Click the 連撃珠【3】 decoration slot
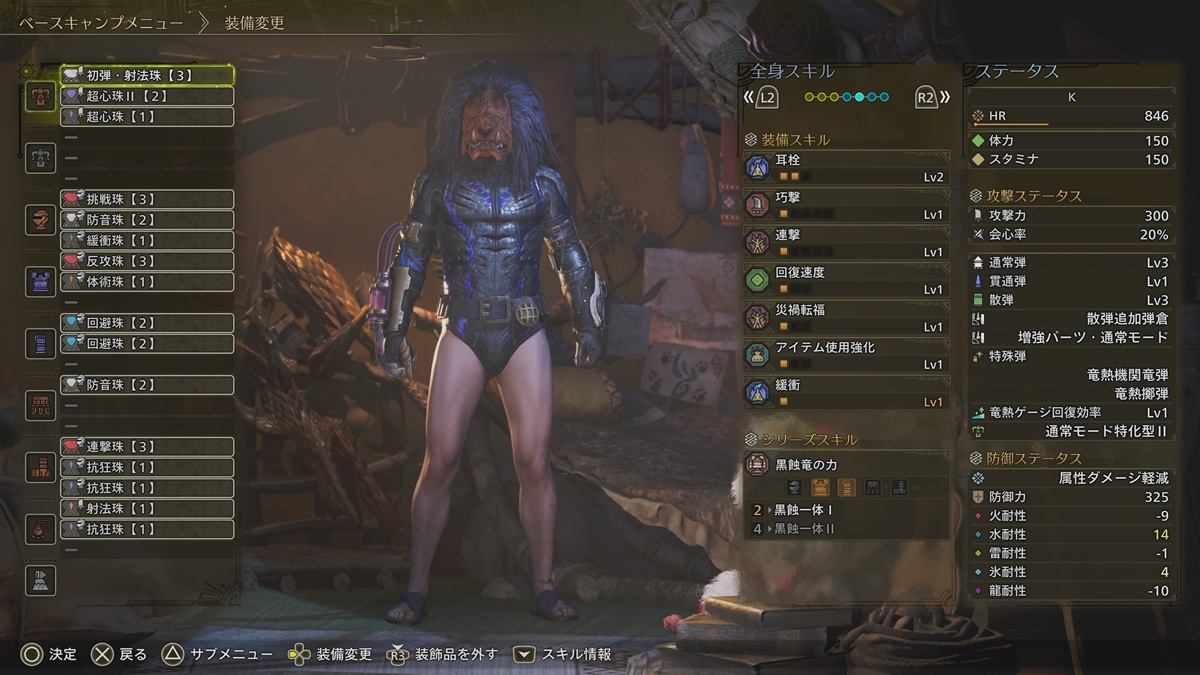The width and height of the screenshot is (1200, 675). pos(147,446)
